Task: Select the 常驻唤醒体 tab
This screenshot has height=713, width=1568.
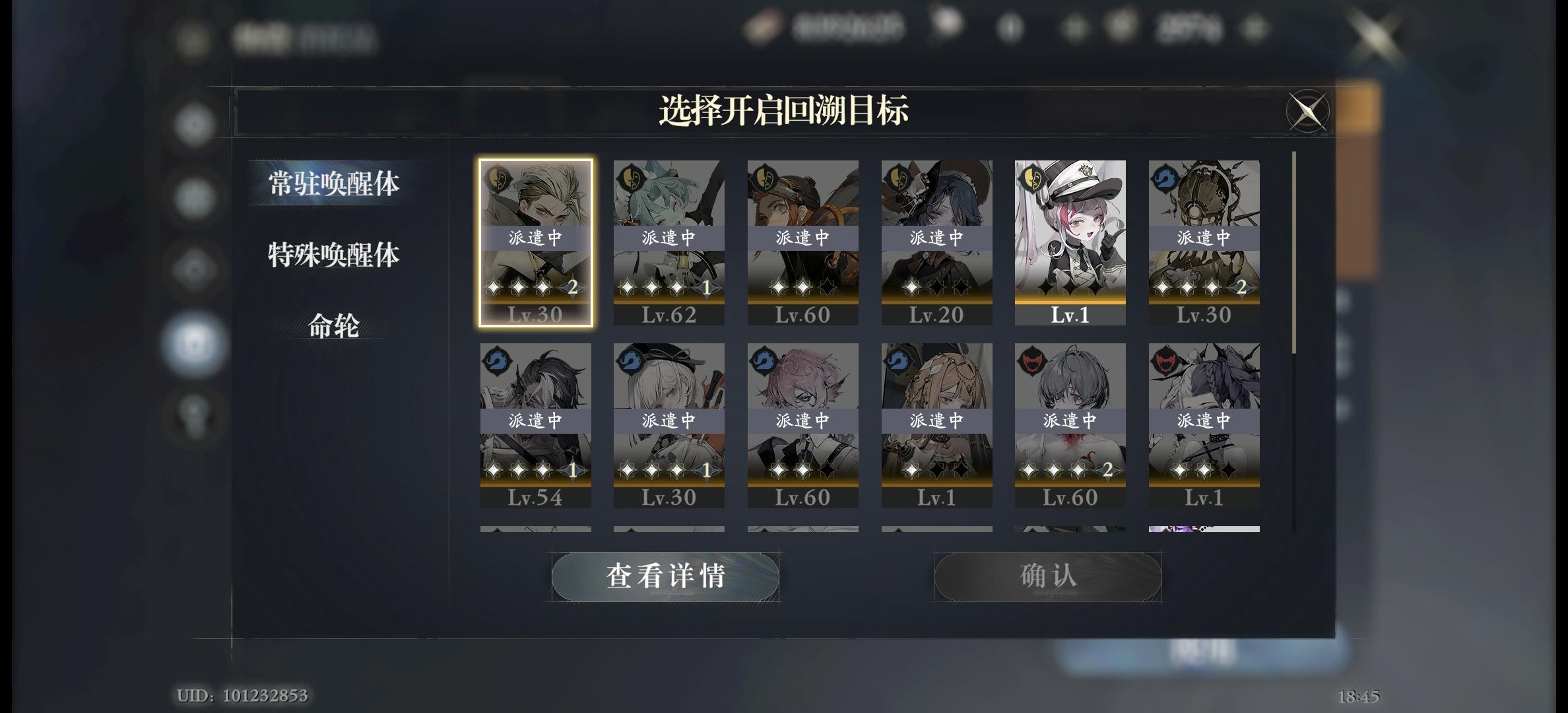Action: tap(331, 183)
